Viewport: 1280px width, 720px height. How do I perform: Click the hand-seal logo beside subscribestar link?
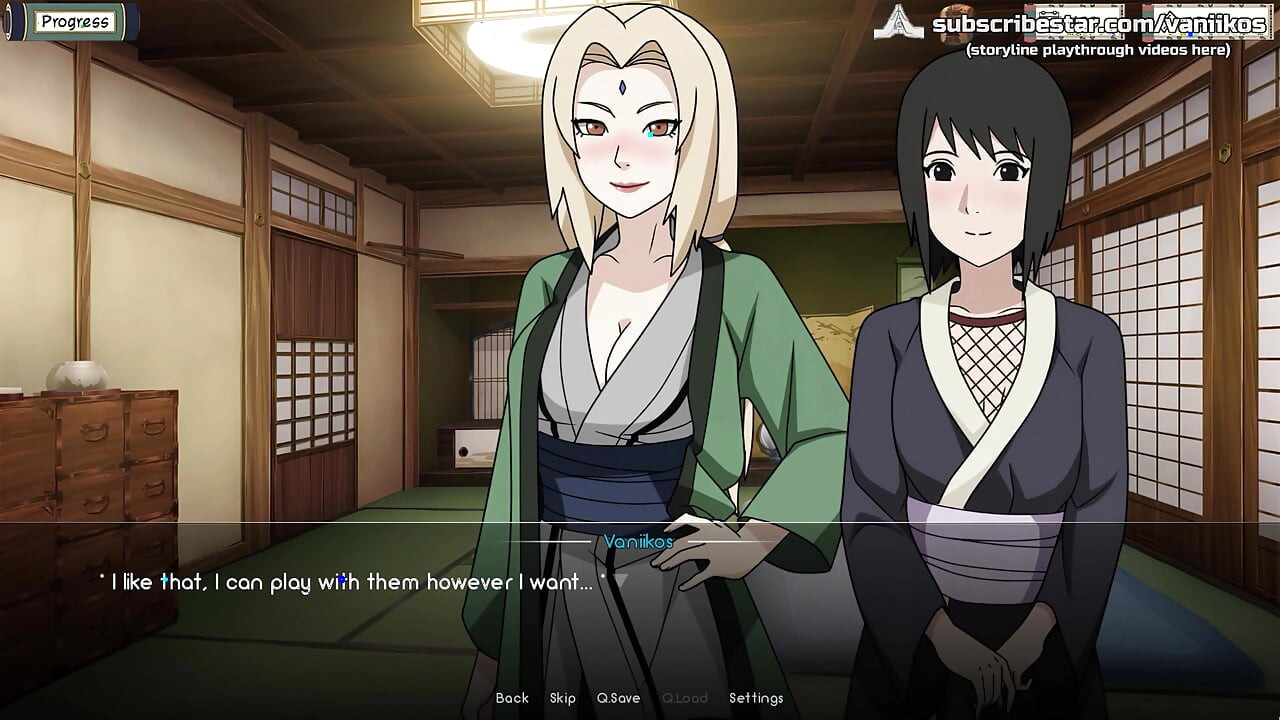(x=898, y=24)
